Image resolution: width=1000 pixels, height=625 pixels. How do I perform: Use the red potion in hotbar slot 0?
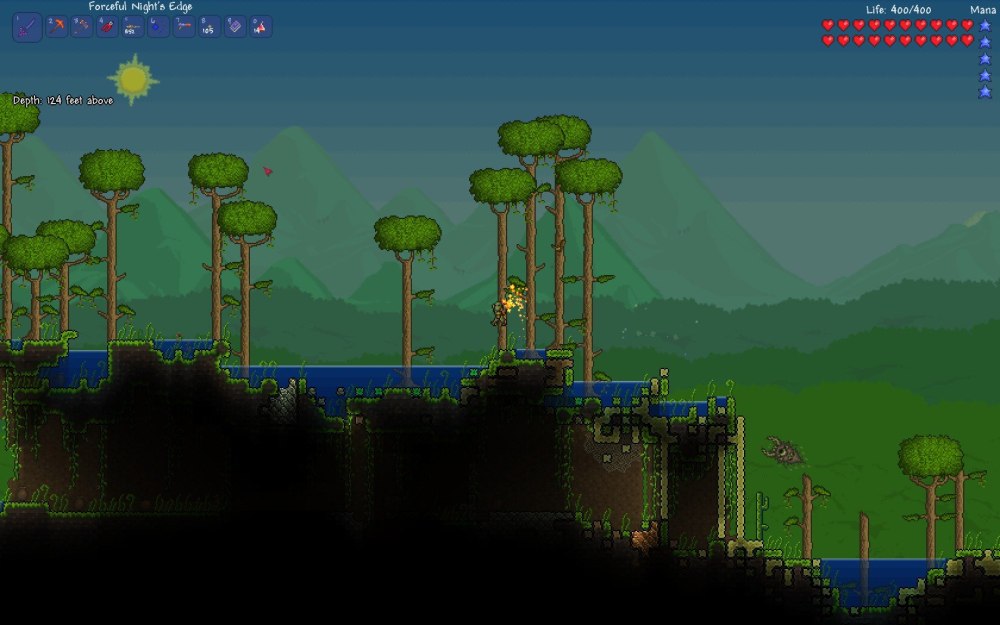[259, 27]
